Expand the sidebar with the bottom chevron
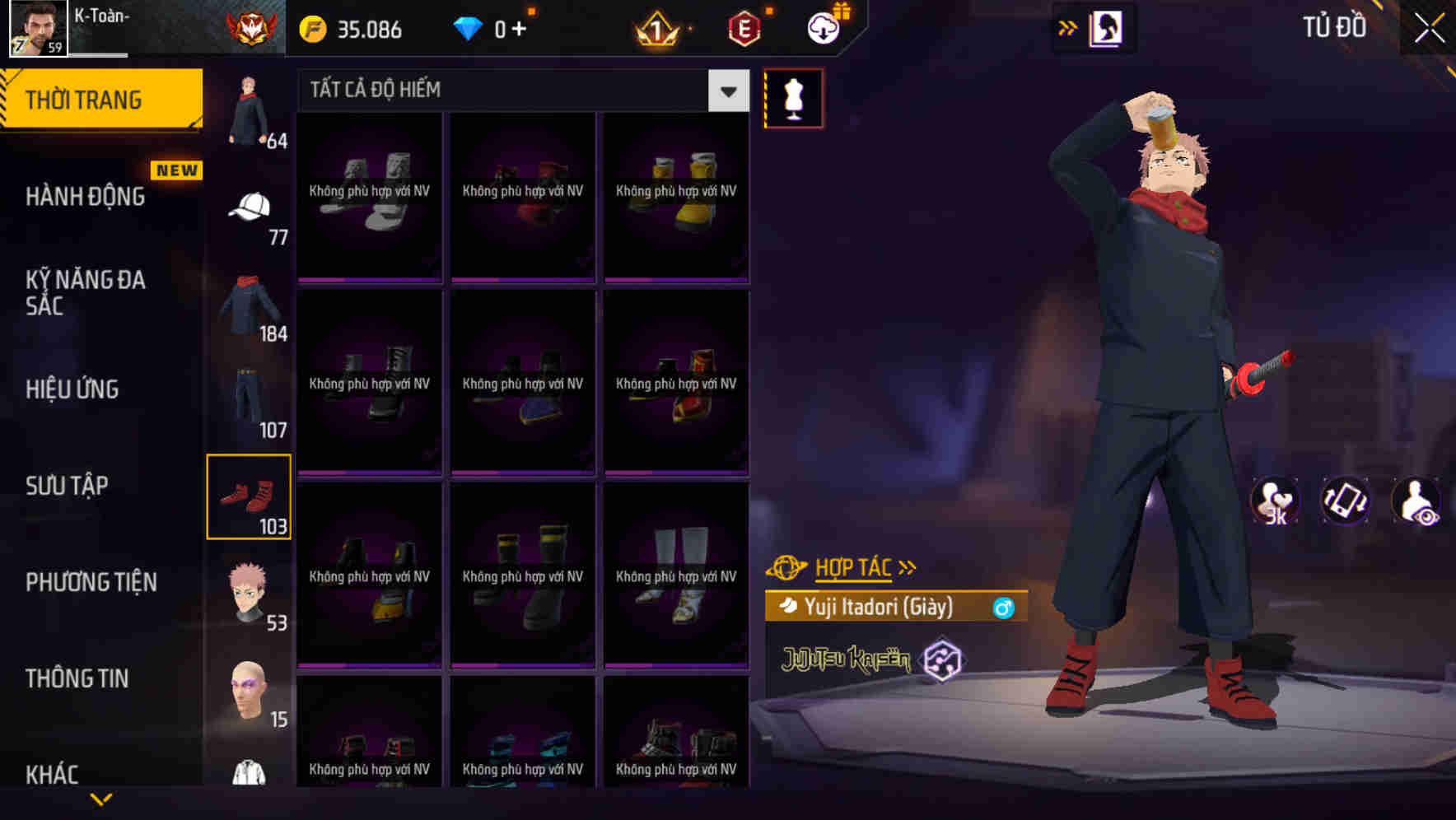Screen dimensions: 1456x820 (x=101, y=797)
